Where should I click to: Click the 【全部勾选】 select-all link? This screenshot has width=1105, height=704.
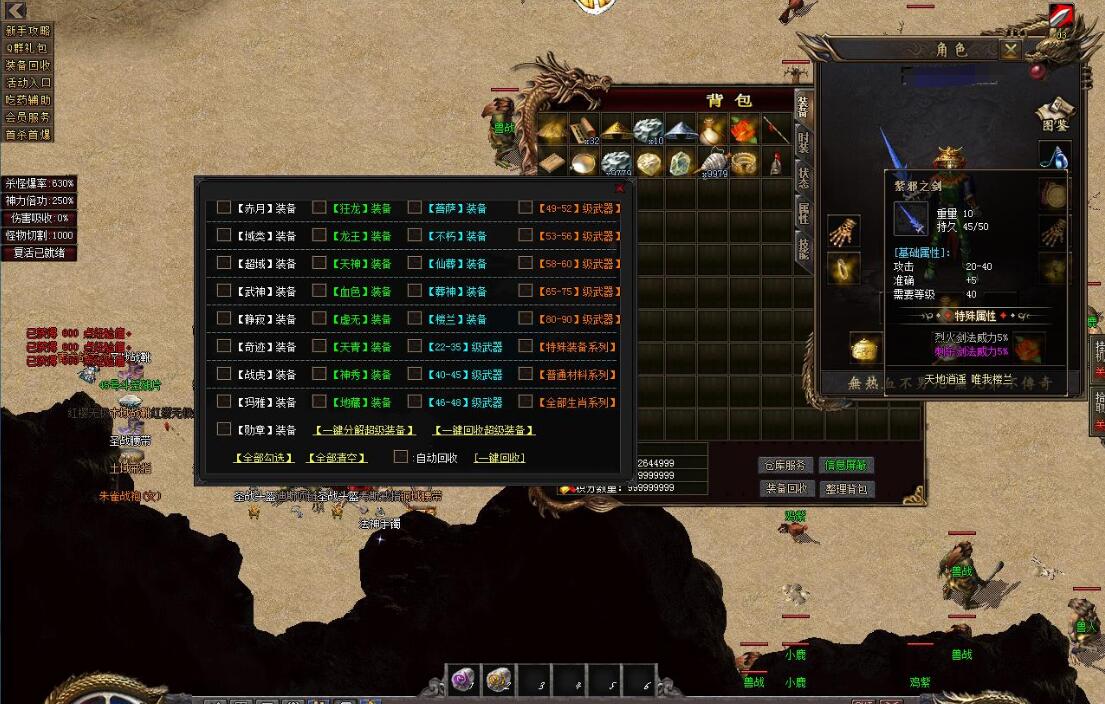click(x=264, y=458)
